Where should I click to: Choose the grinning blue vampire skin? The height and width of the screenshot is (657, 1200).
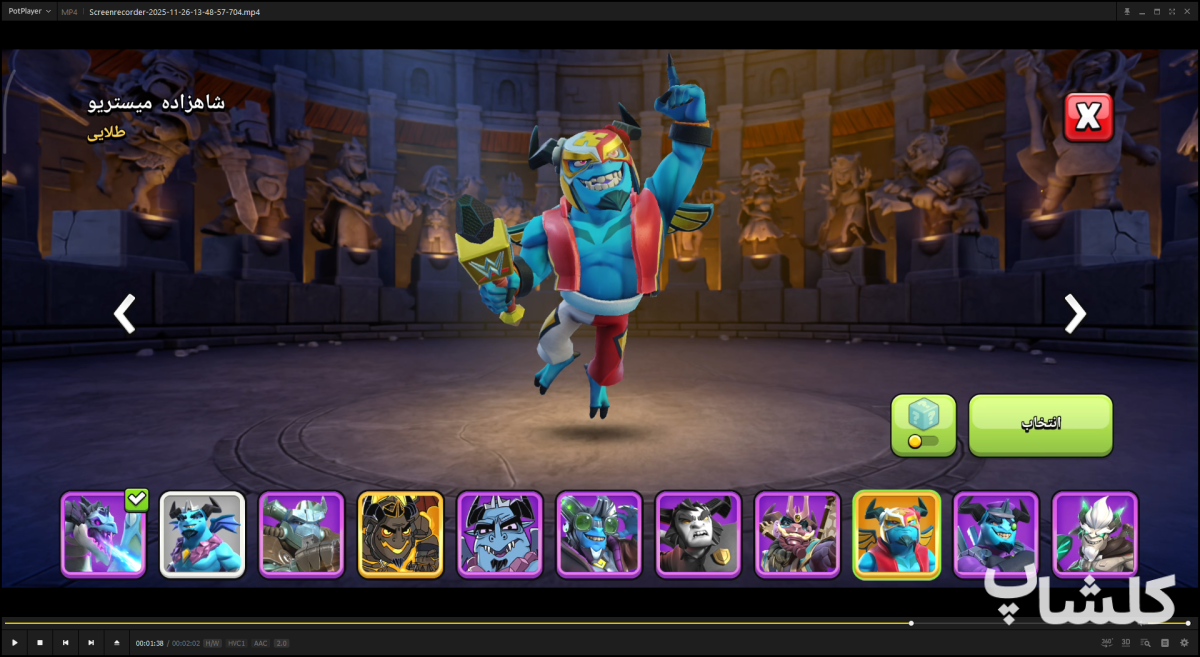pos(500,534)
